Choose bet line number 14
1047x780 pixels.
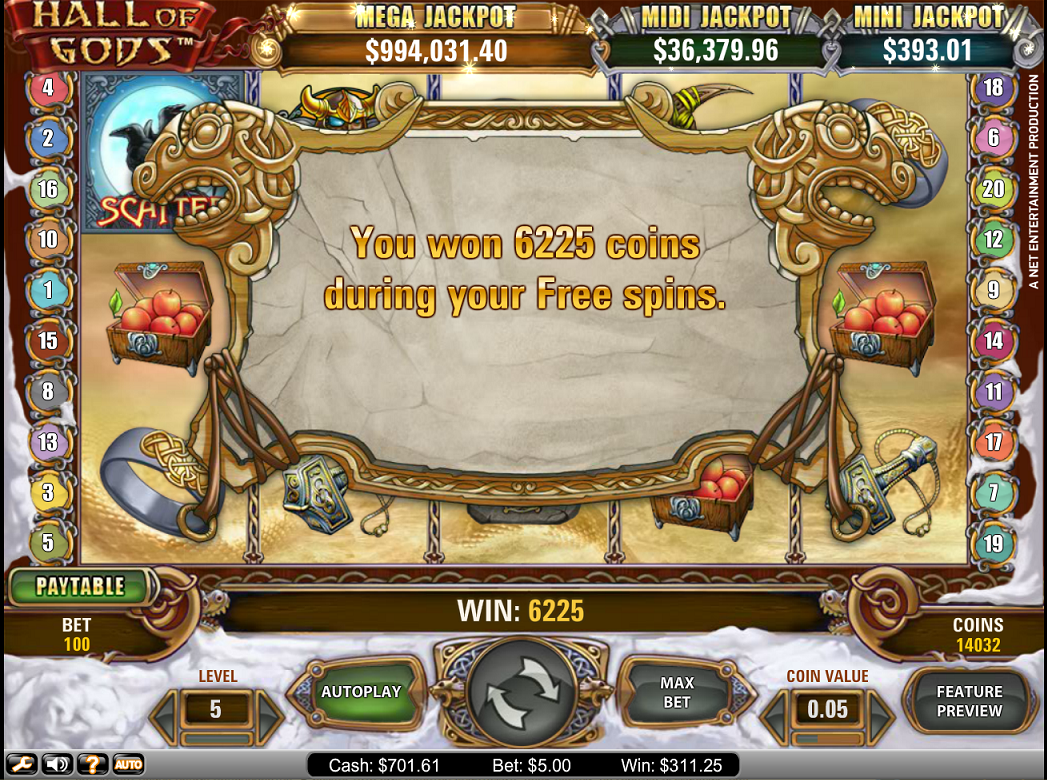(993, 341)
